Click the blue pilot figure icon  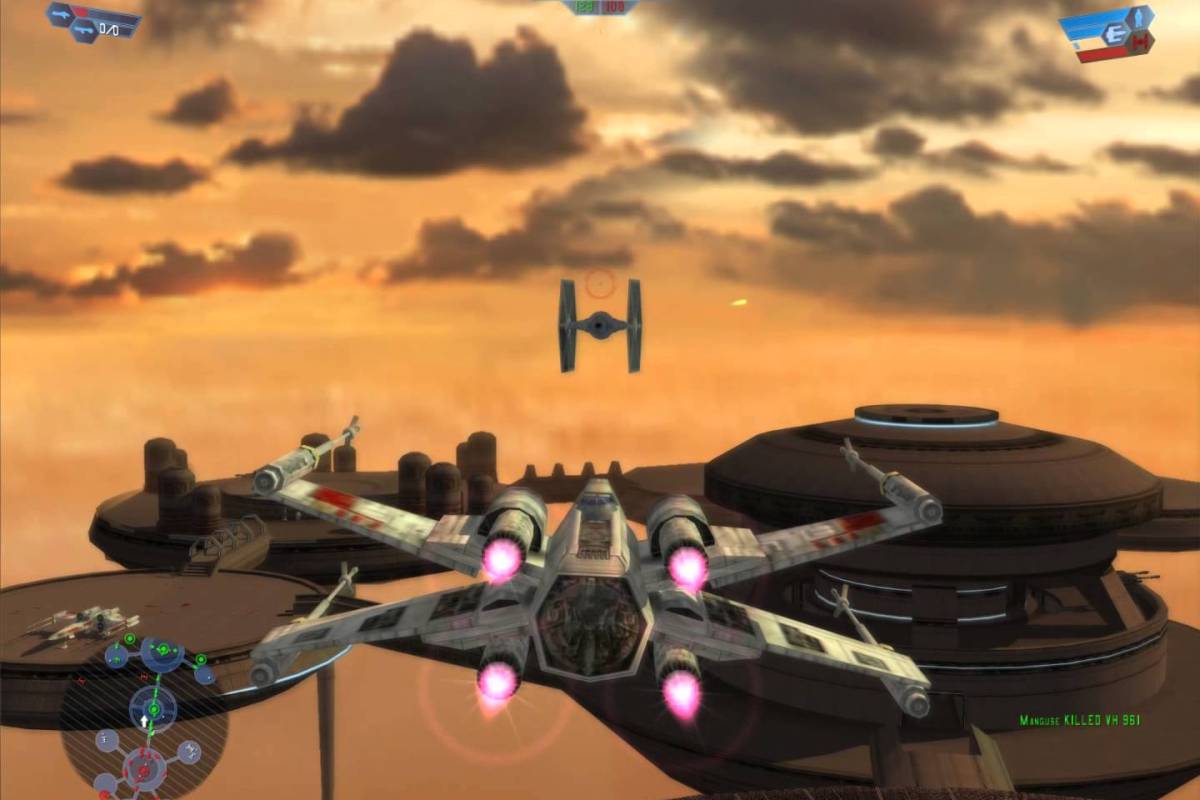pyautogui.click(x=1137, y=18)
